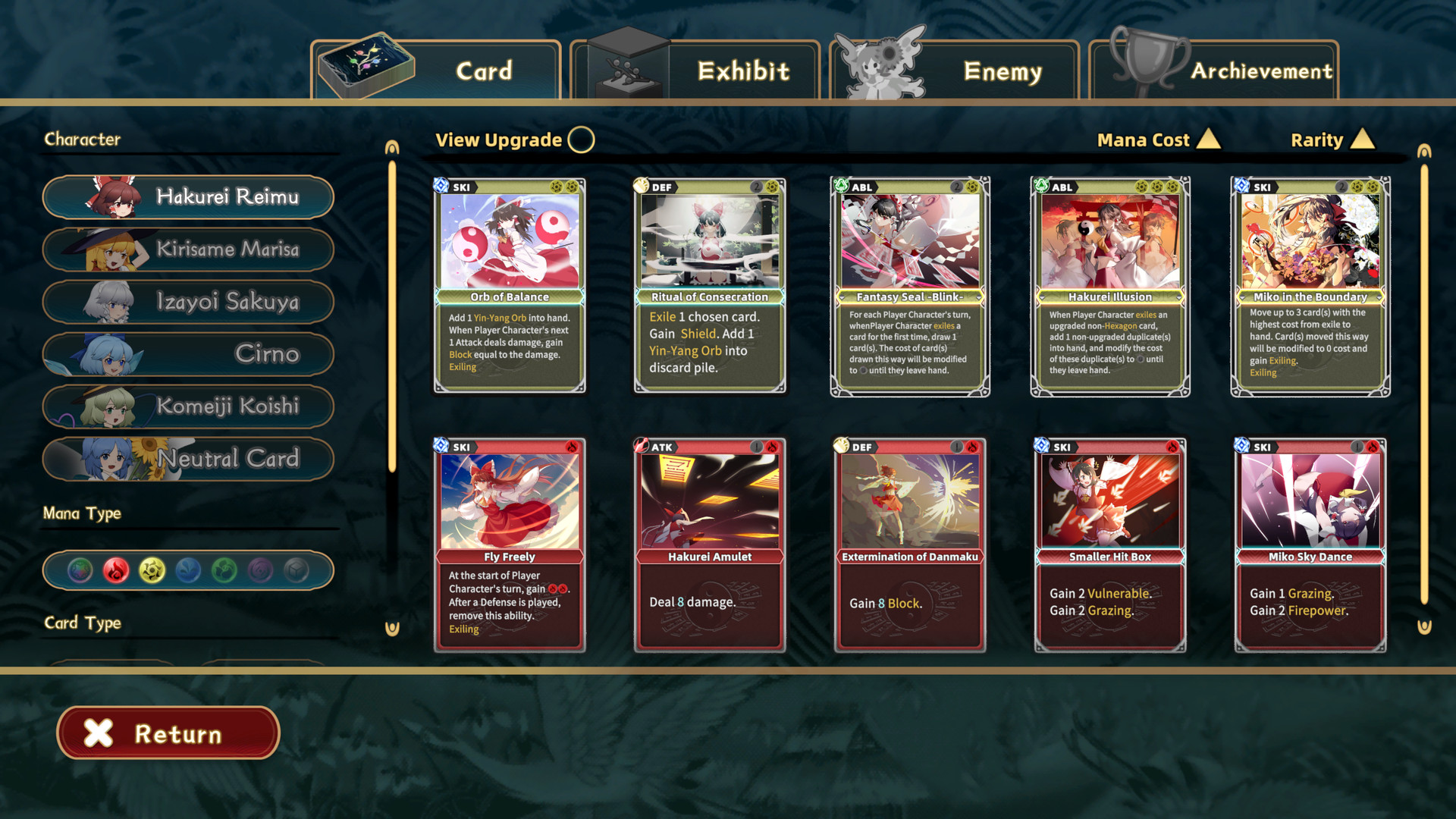Screen dimensions: 1456x819
Task: Select the green mana type filter
Action: point(223,570)
